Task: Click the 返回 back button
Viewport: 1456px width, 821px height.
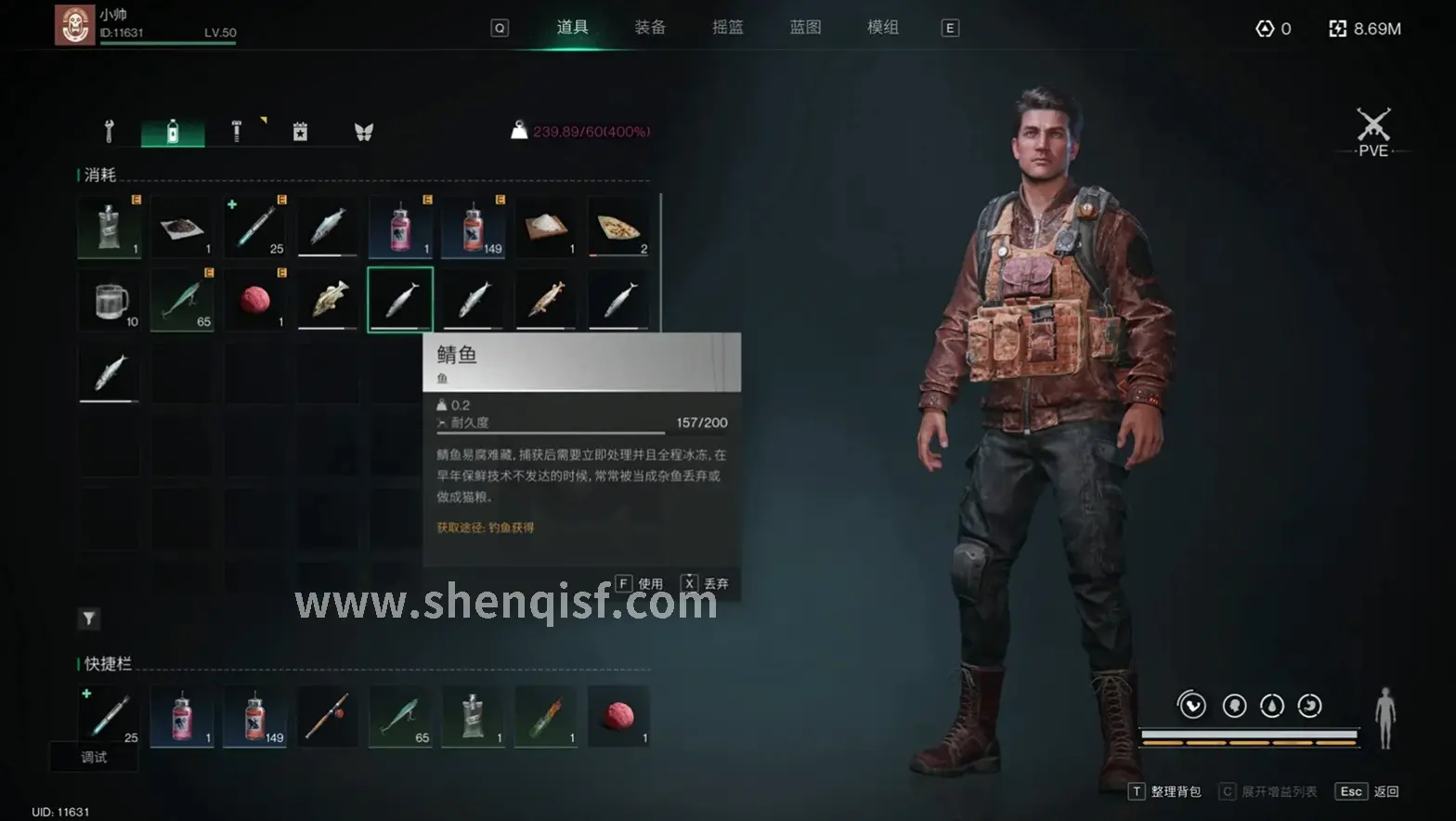Action: (x=1368, y=791)
